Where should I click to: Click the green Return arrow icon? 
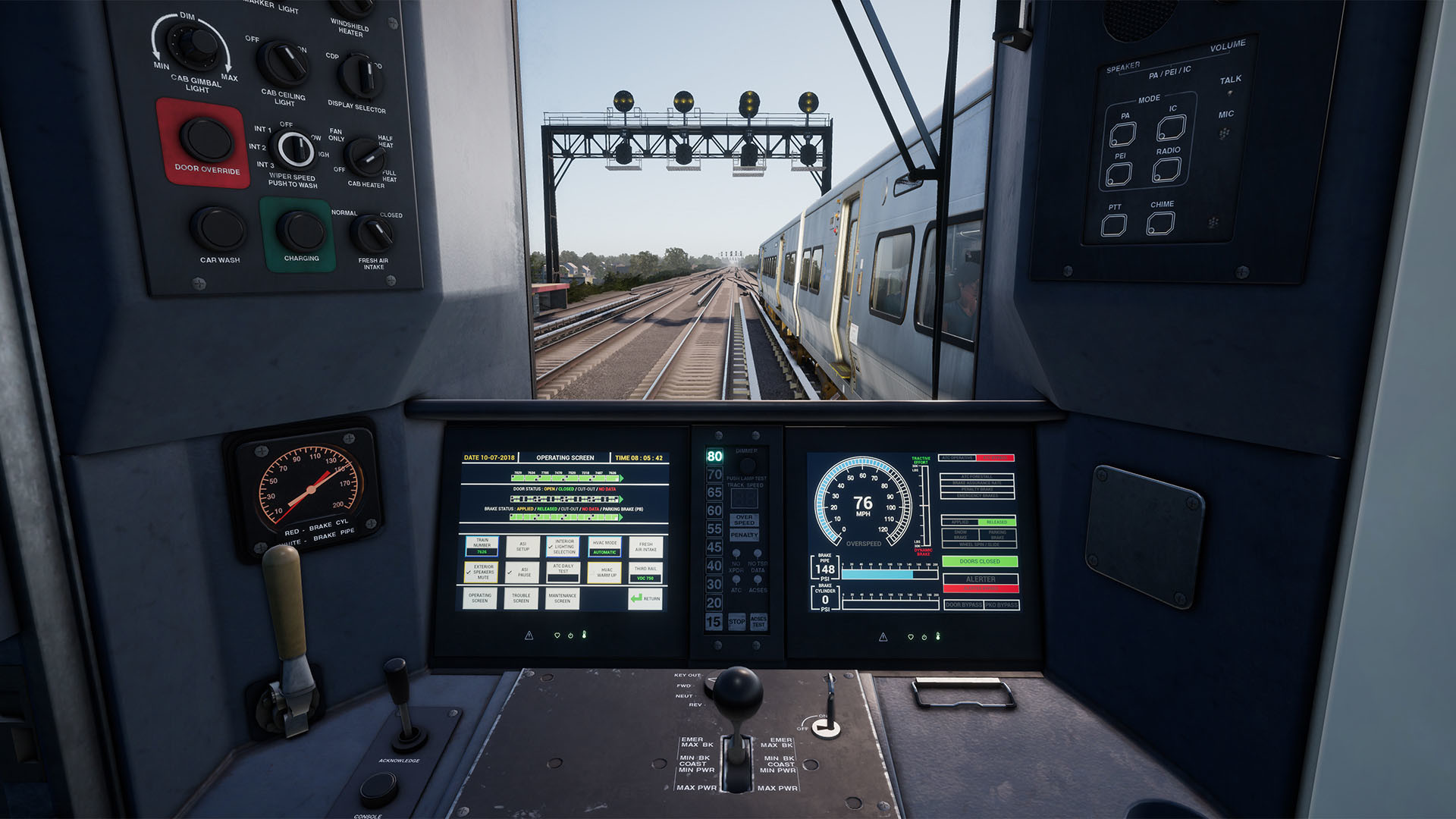(637, 598)
